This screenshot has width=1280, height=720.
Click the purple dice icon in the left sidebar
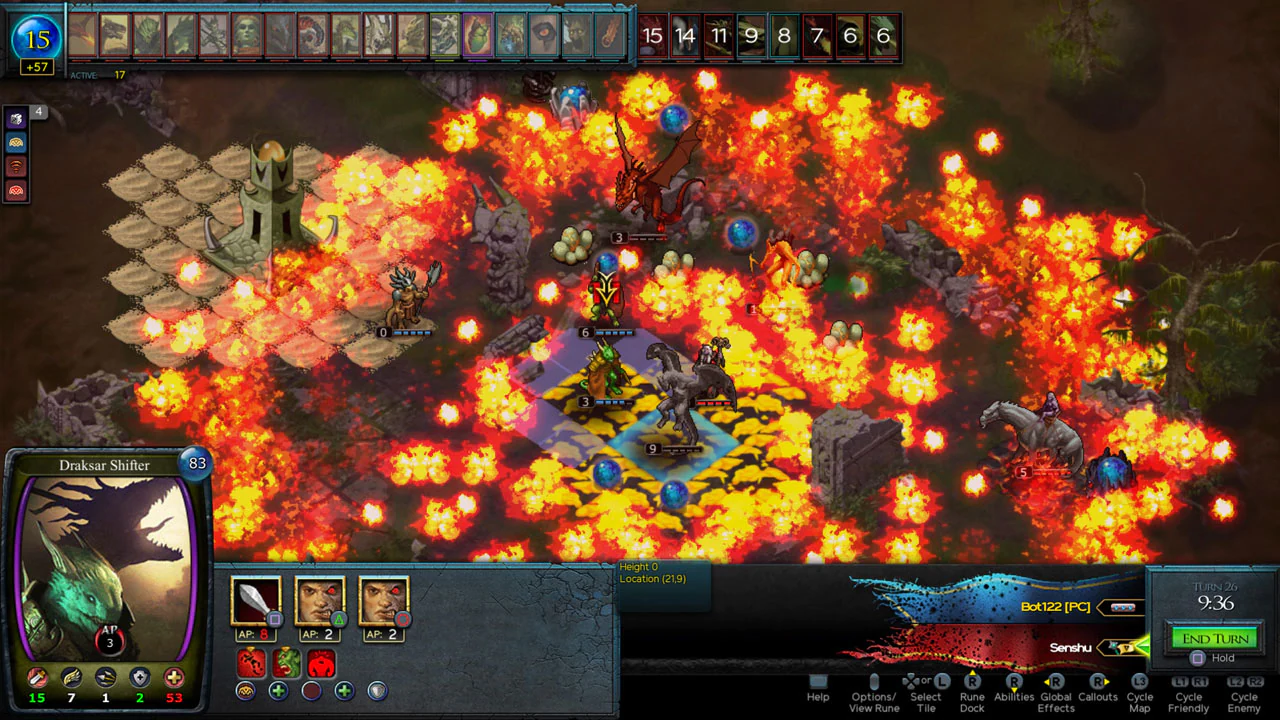[x=16, y=118]
